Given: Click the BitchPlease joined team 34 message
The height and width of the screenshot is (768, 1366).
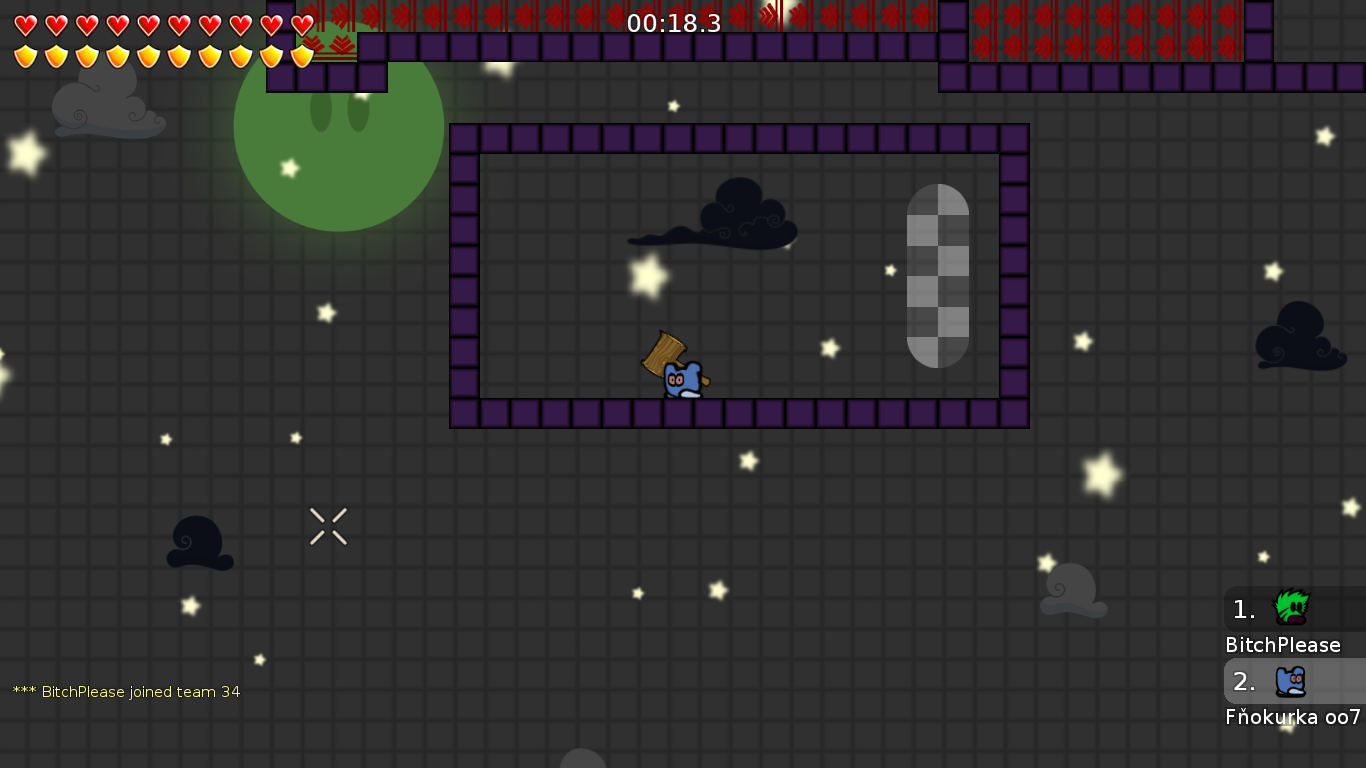Looking at the screenshot, I should [x=125, y=691].
